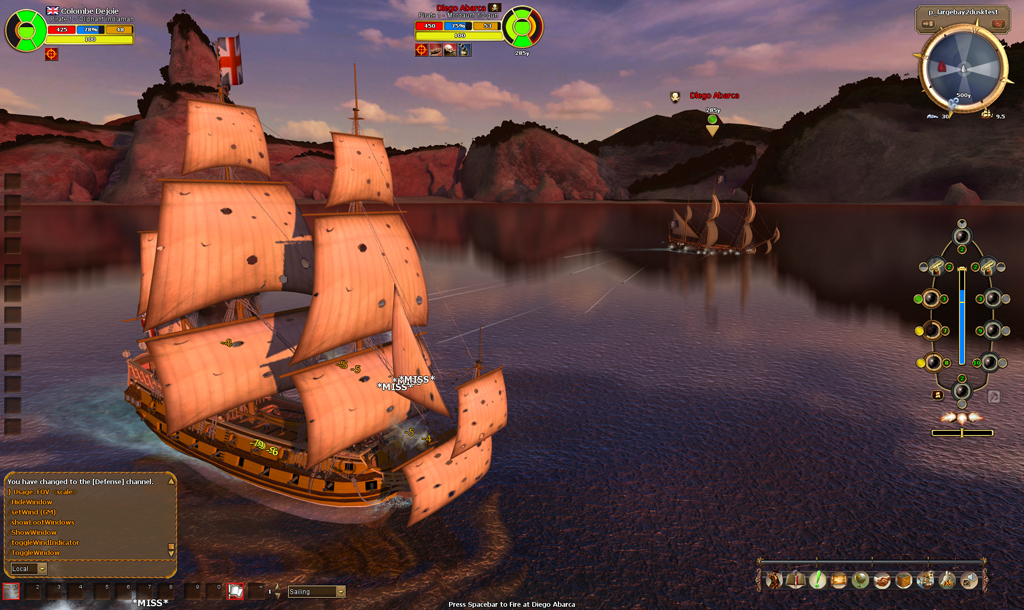Click the red target icon under player frame
Image resolution: width=1024 pixels, height=610 pixels.
[52, 54]
